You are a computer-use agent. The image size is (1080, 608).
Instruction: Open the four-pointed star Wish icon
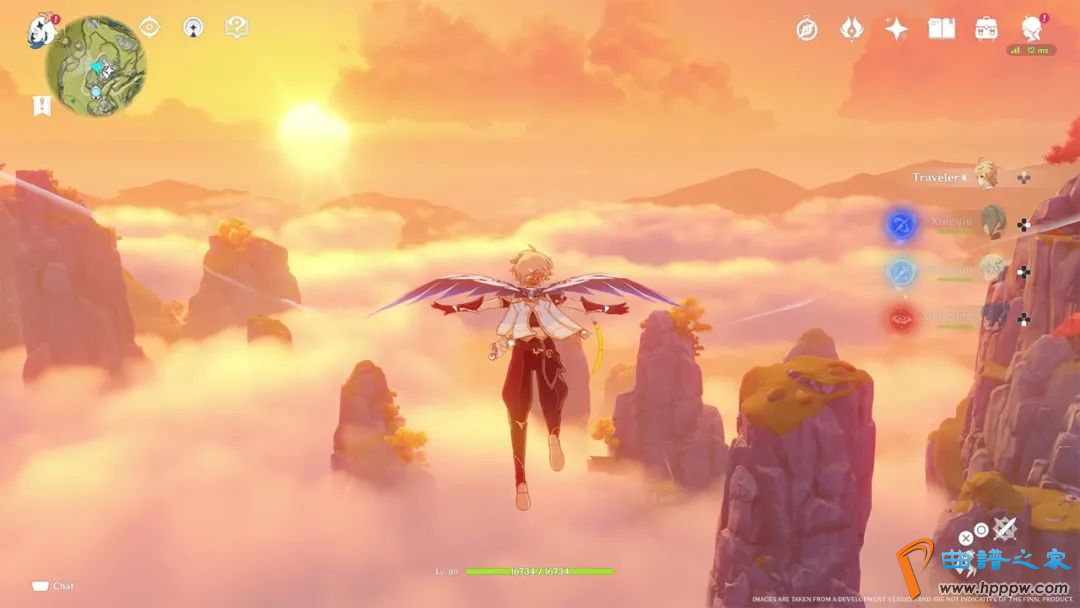(896, 29)
